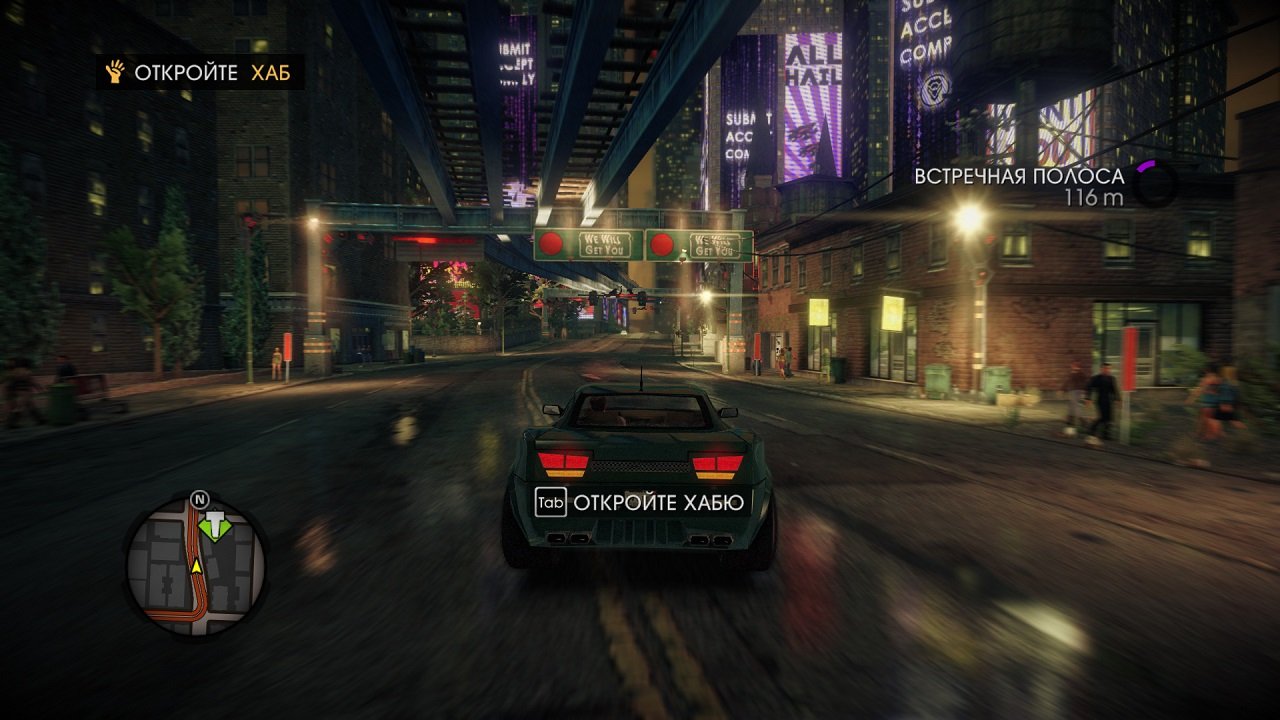Click the yellow player arrow on the minimap
The image size is (1280, 720).
[197, 566]
